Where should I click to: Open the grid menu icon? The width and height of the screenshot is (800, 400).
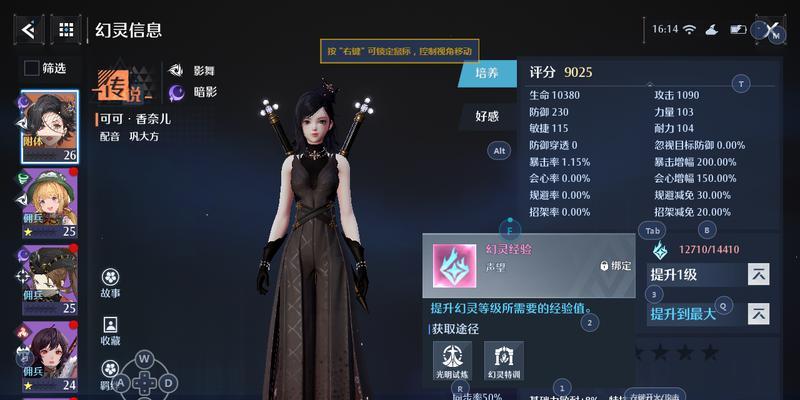[x=66, y=30]
